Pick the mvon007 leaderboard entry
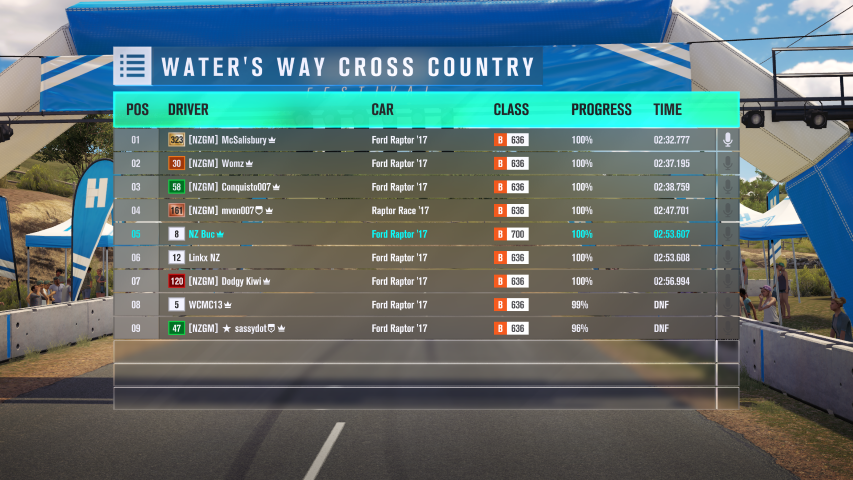This screenshot has width=853, height=480. (x=415, y=211)
